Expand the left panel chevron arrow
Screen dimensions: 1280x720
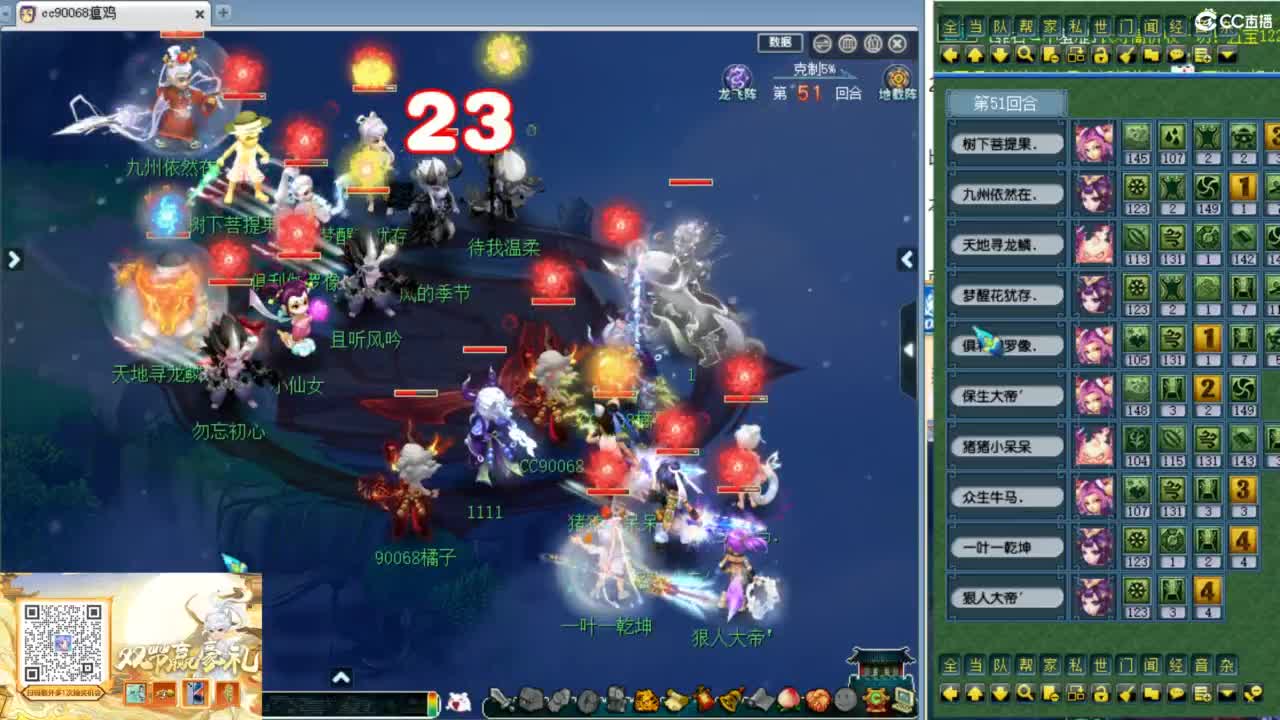[13, 258]
